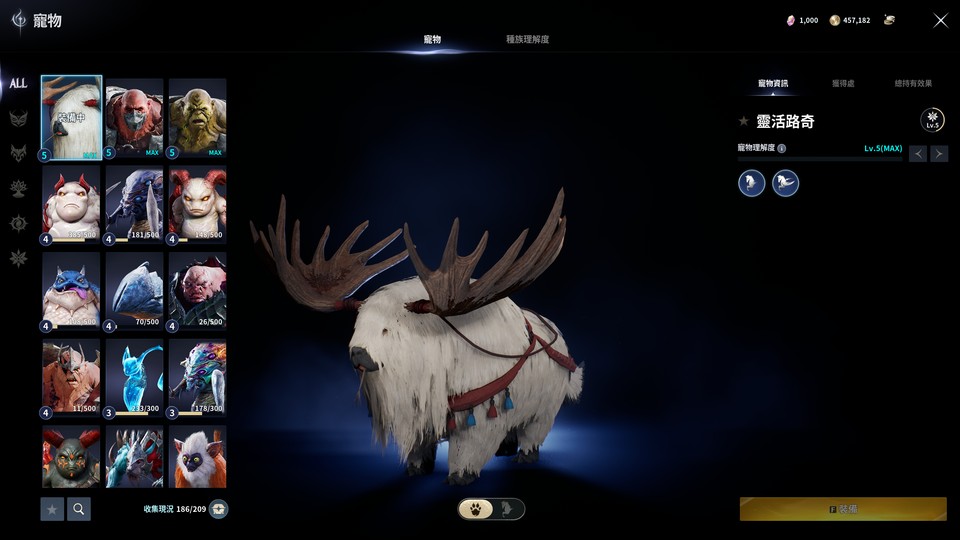Select the green ogre pet thumbnail
Image resolution: width=960 pixels, height=540 pixels.
(197, 119)
